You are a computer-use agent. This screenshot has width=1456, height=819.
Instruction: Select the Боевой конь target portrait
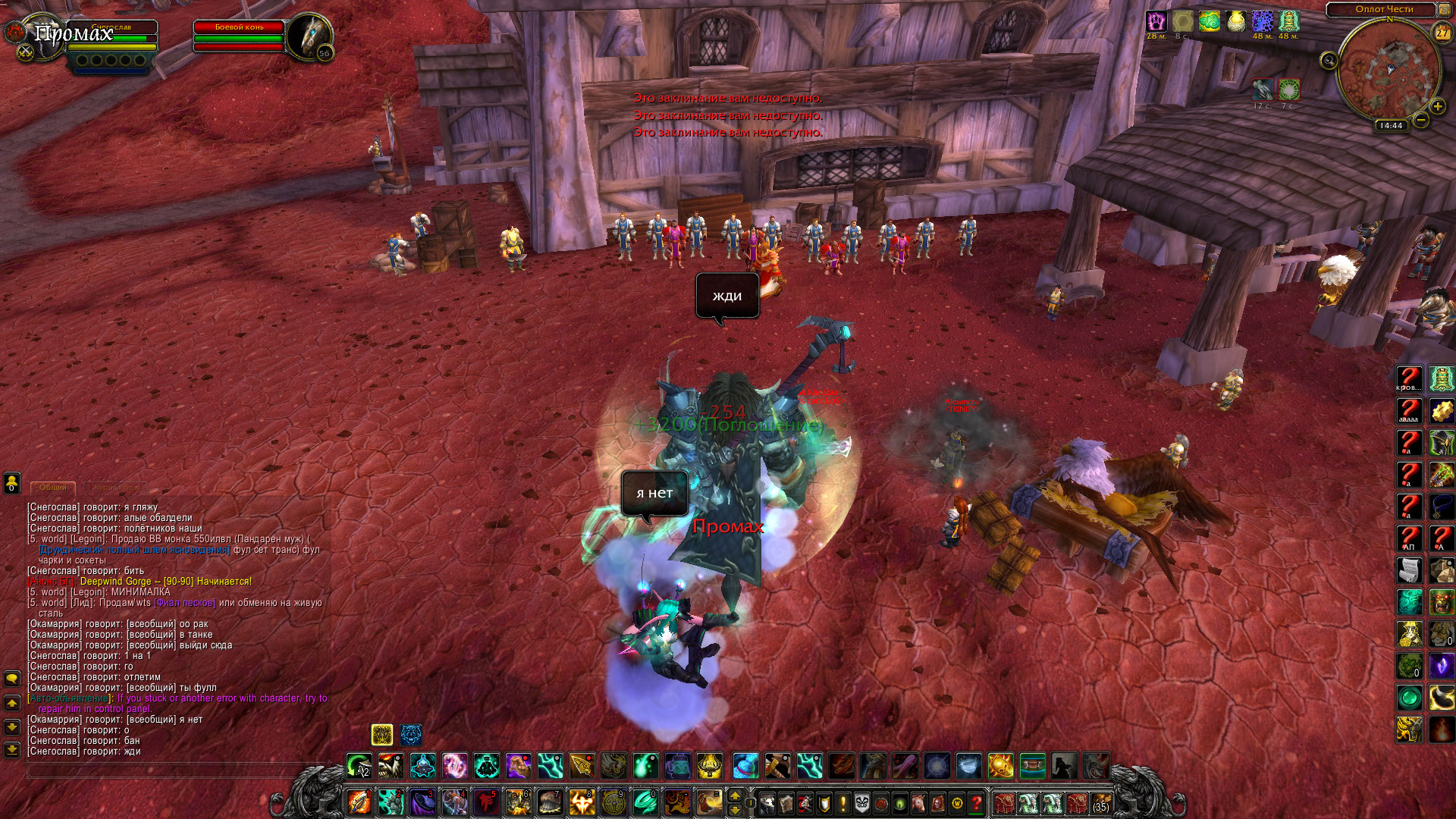308,36
